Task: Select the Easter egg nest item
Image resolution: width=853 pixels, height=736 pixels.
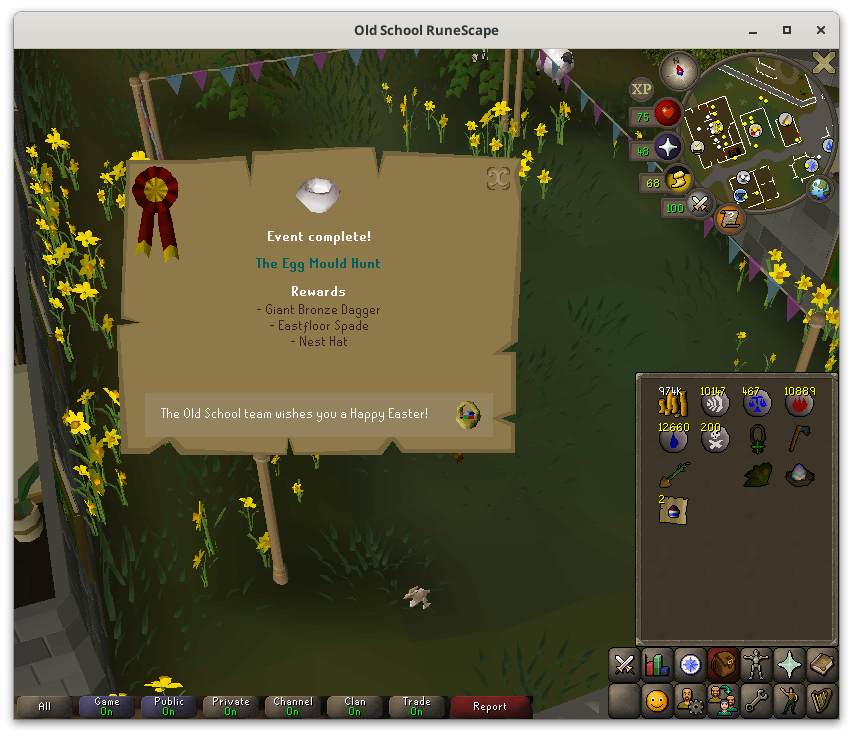Action: click(x=799, y=475)
